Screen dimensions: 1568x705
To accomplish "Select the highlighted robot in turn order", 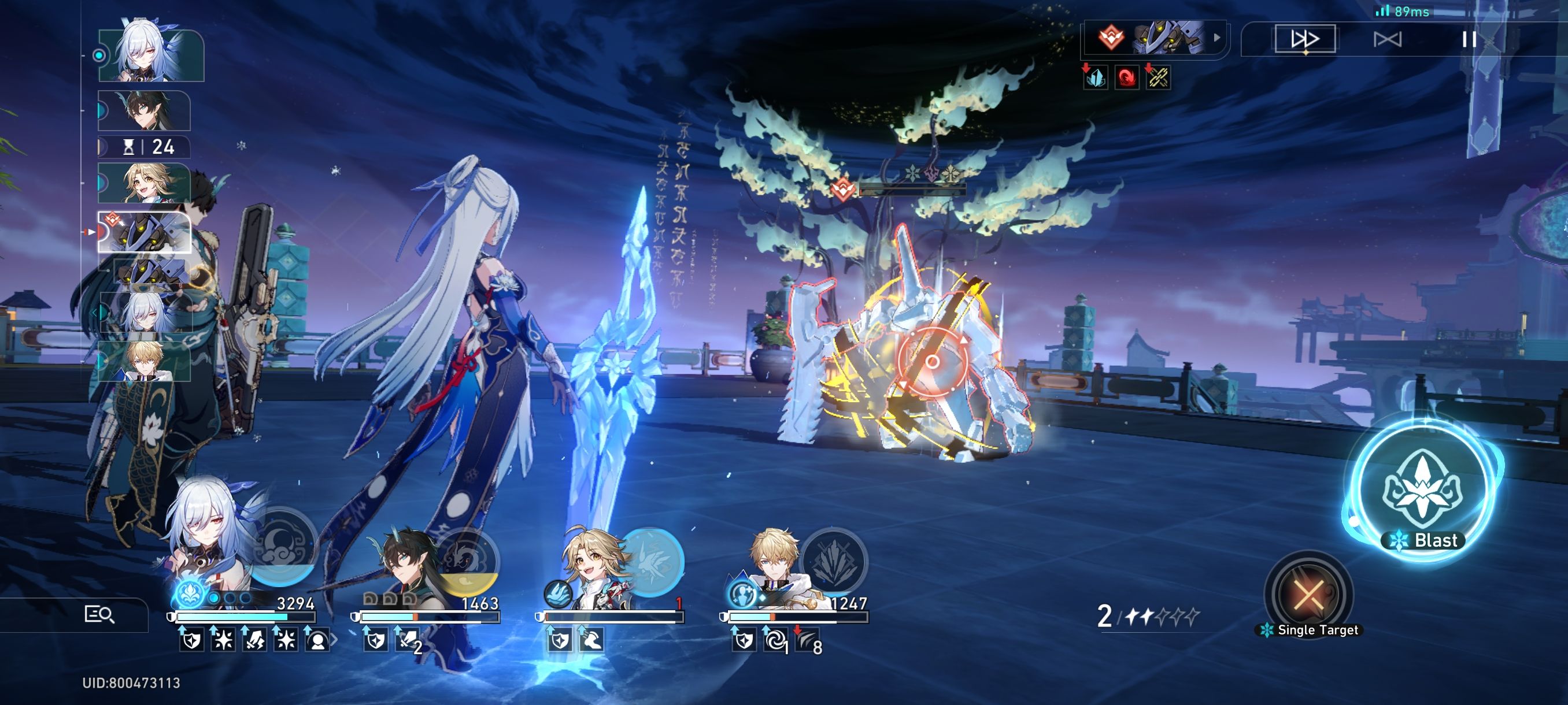I will click(x=145, y=232).
